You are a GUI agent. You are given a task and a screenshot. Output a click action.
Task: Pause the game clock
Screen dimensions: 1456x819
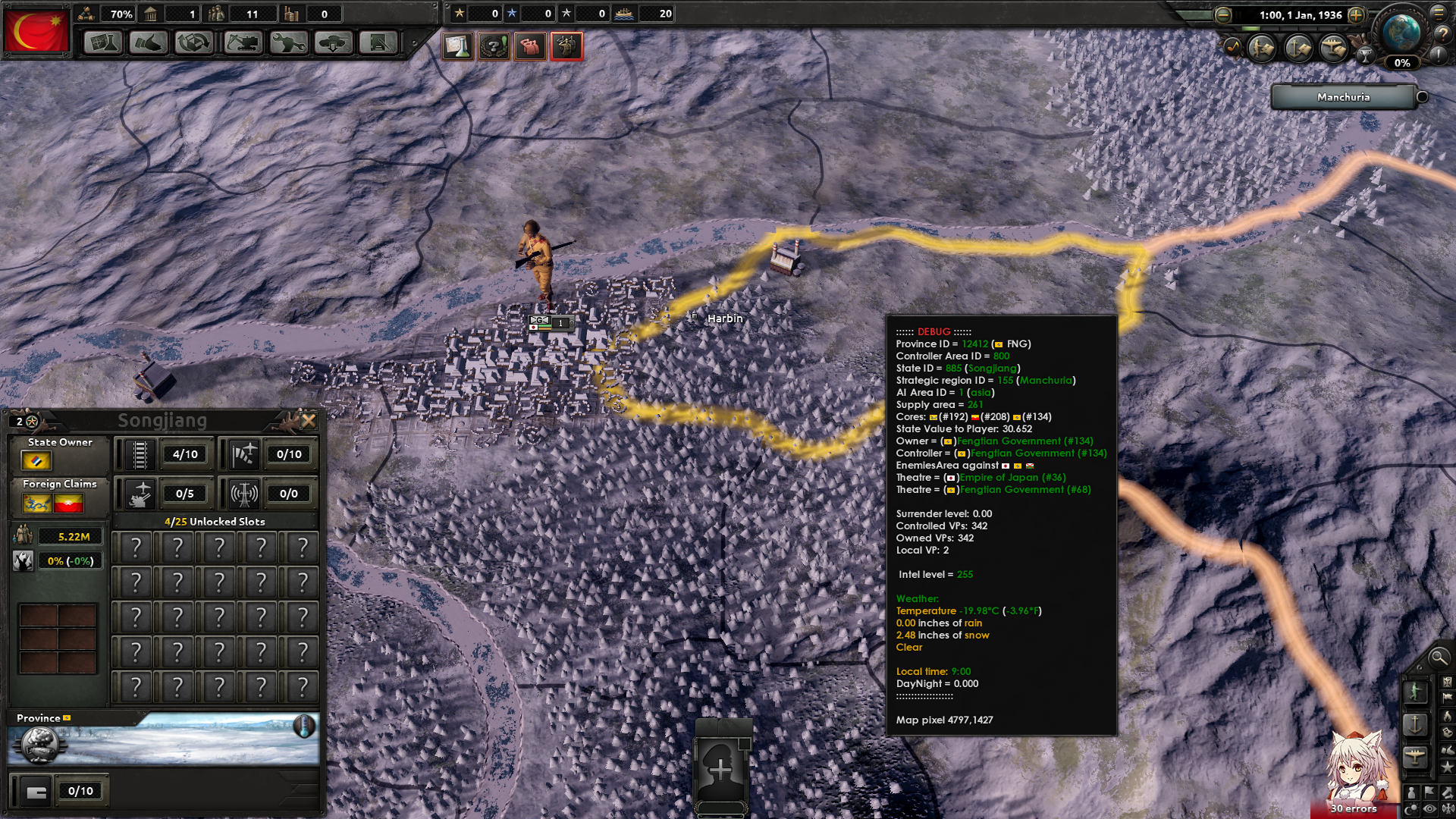point(1238,15)
